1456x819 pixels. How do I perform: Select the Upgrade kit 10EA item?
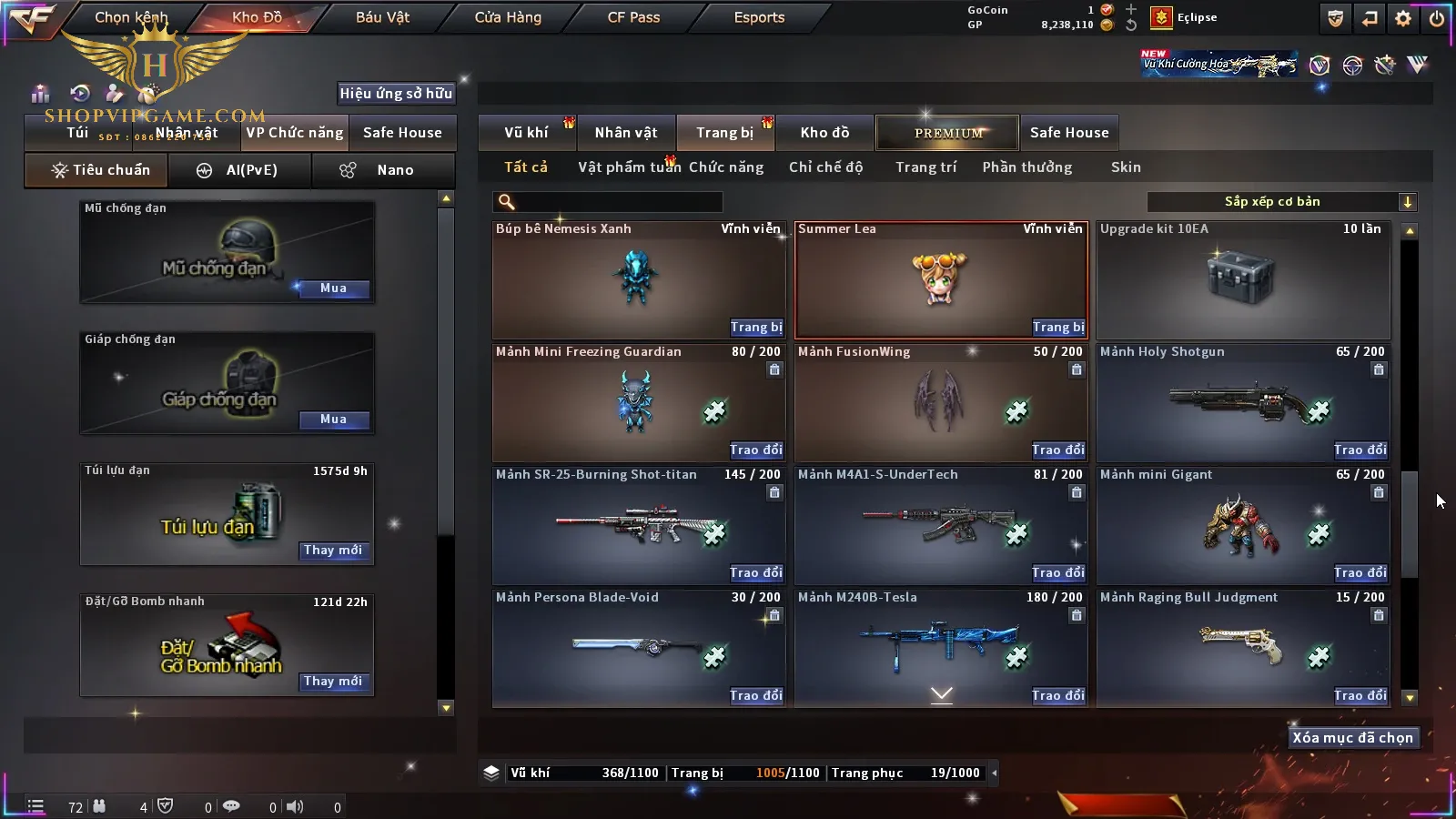click(x=1243, y=280)
